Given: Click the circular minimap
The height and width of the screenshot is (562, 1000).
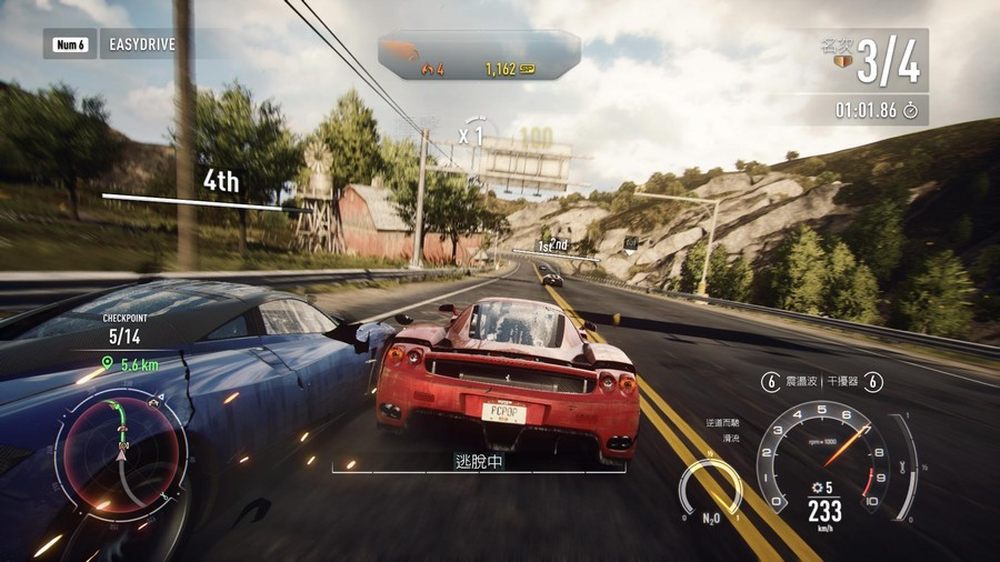Looking at the screenshot, I should (121, 447).
